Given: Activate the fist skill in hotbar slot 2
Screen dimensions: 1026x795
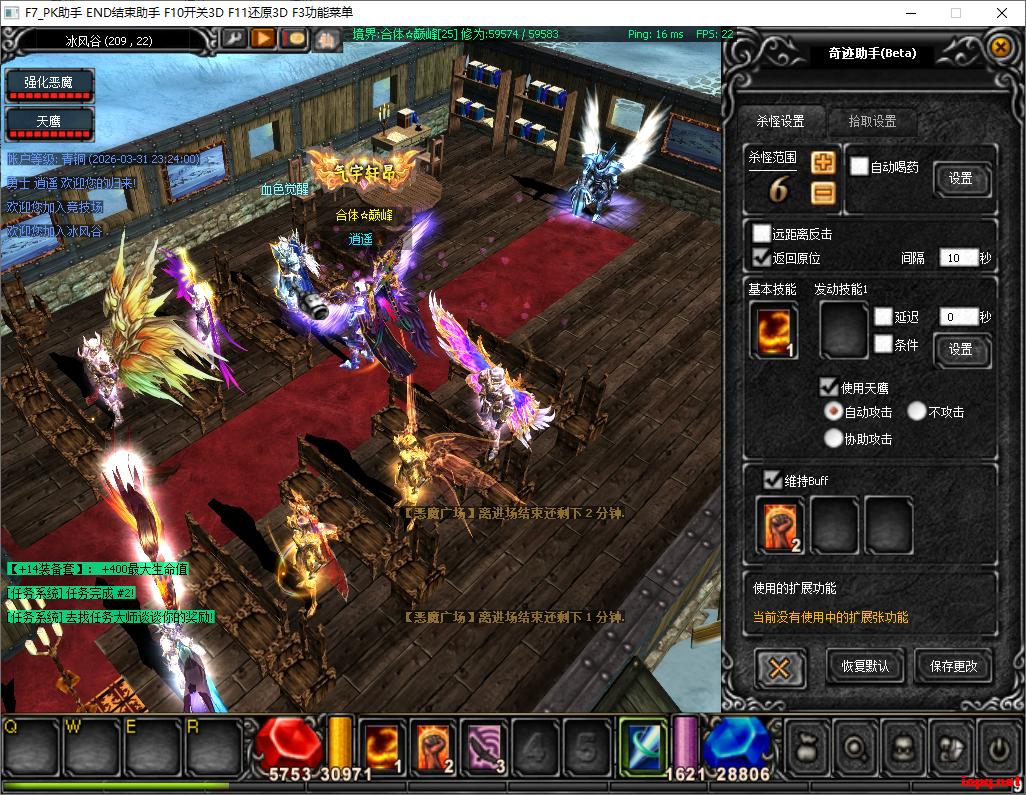Looking at the screenshot, I should (x=433, y=746).
